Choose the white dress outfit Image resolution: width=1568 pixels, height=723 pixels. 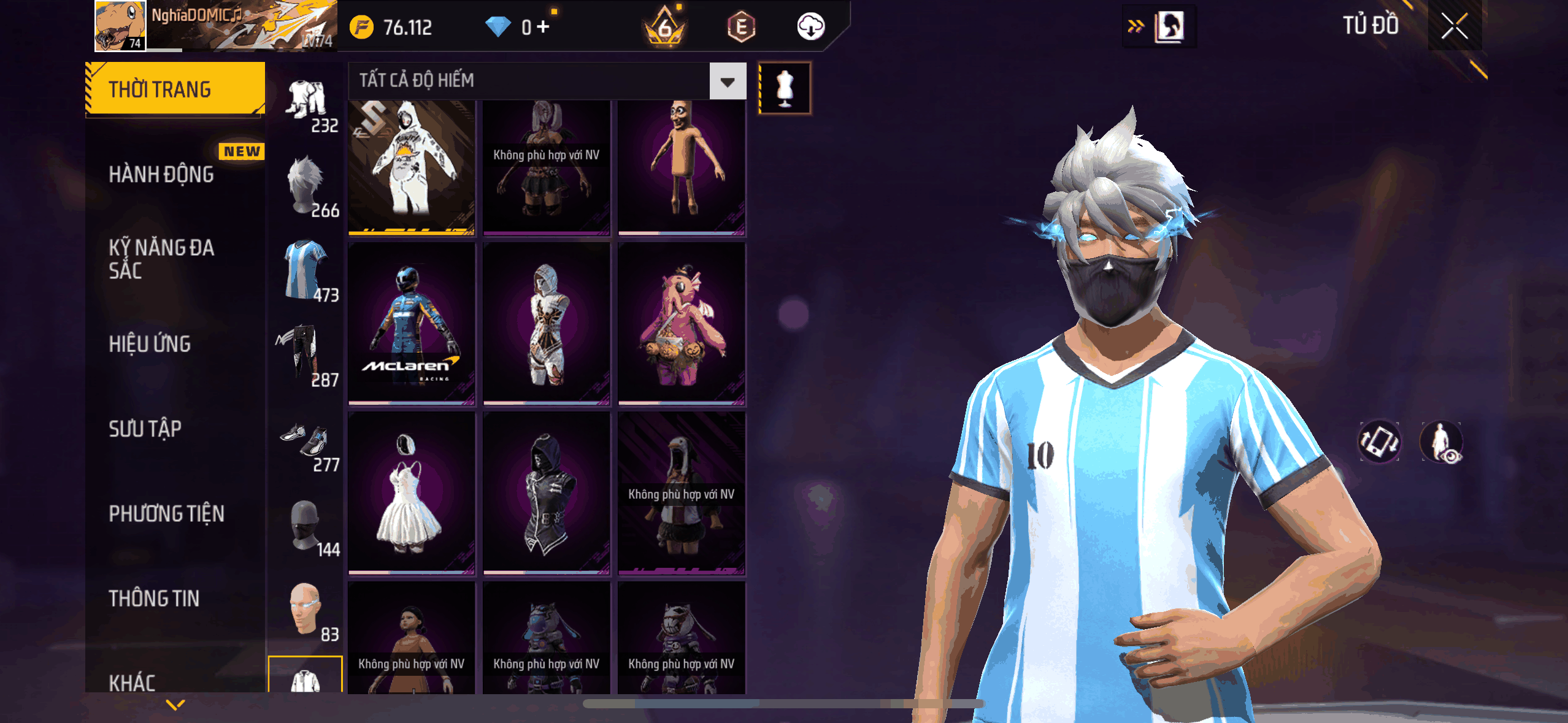[411, 493]
